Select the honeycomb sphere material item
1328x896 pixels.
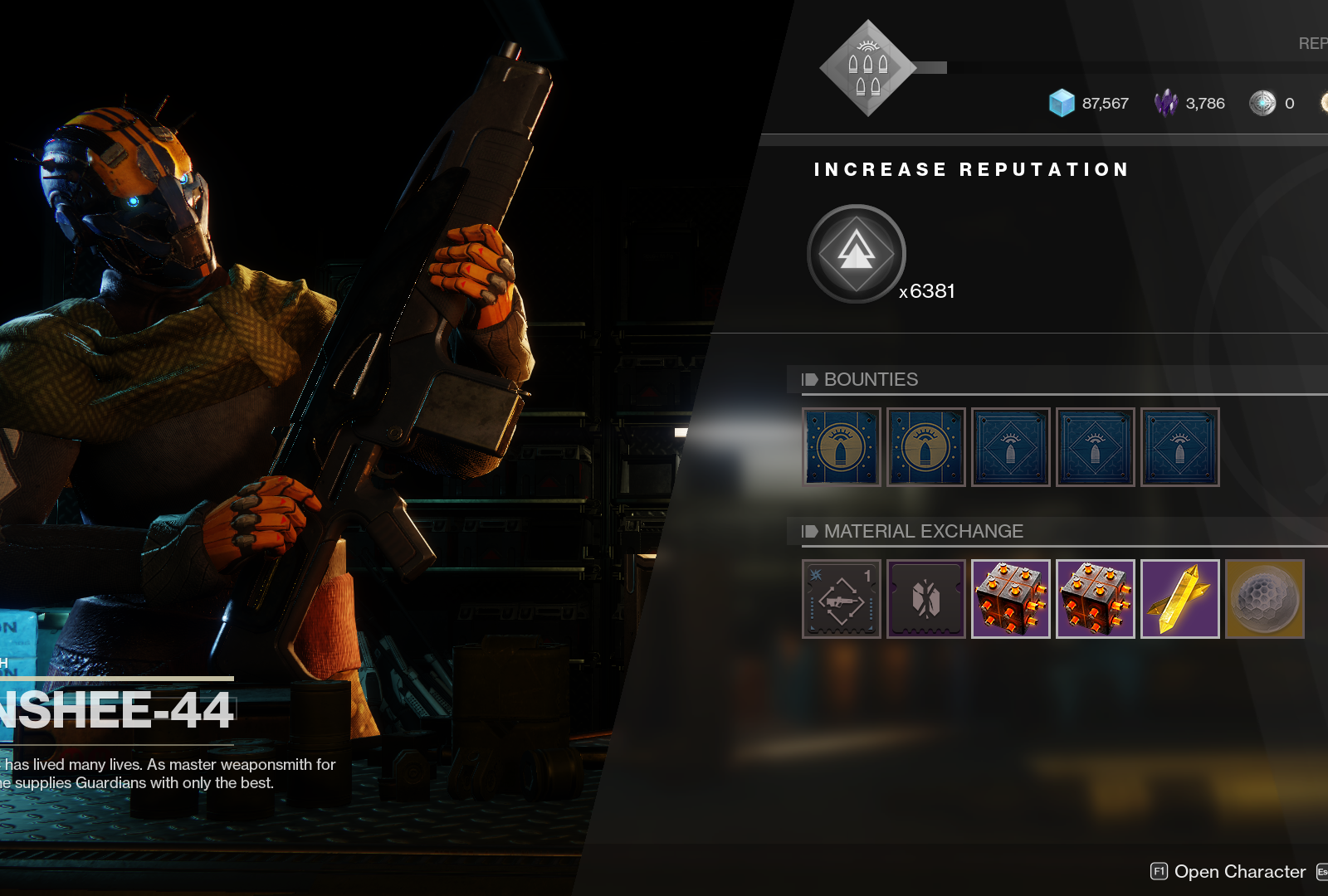pyautogui.click(x=1264, y=600)
